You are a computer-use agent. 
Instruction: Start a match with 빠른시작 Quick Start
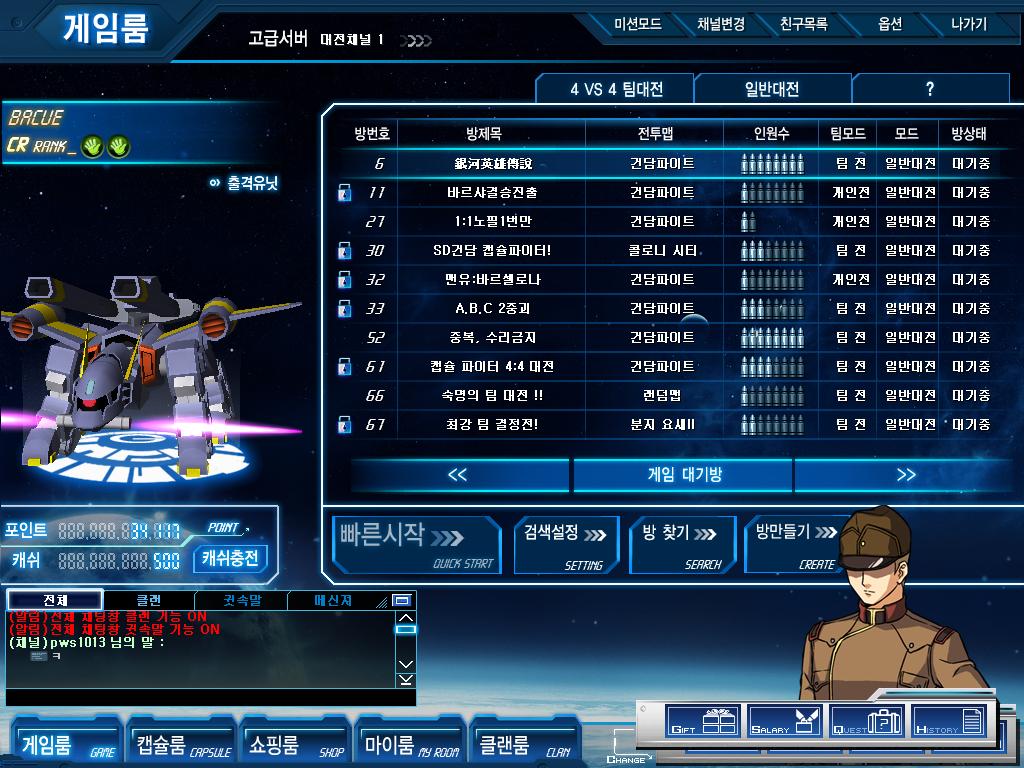[415, 545]
